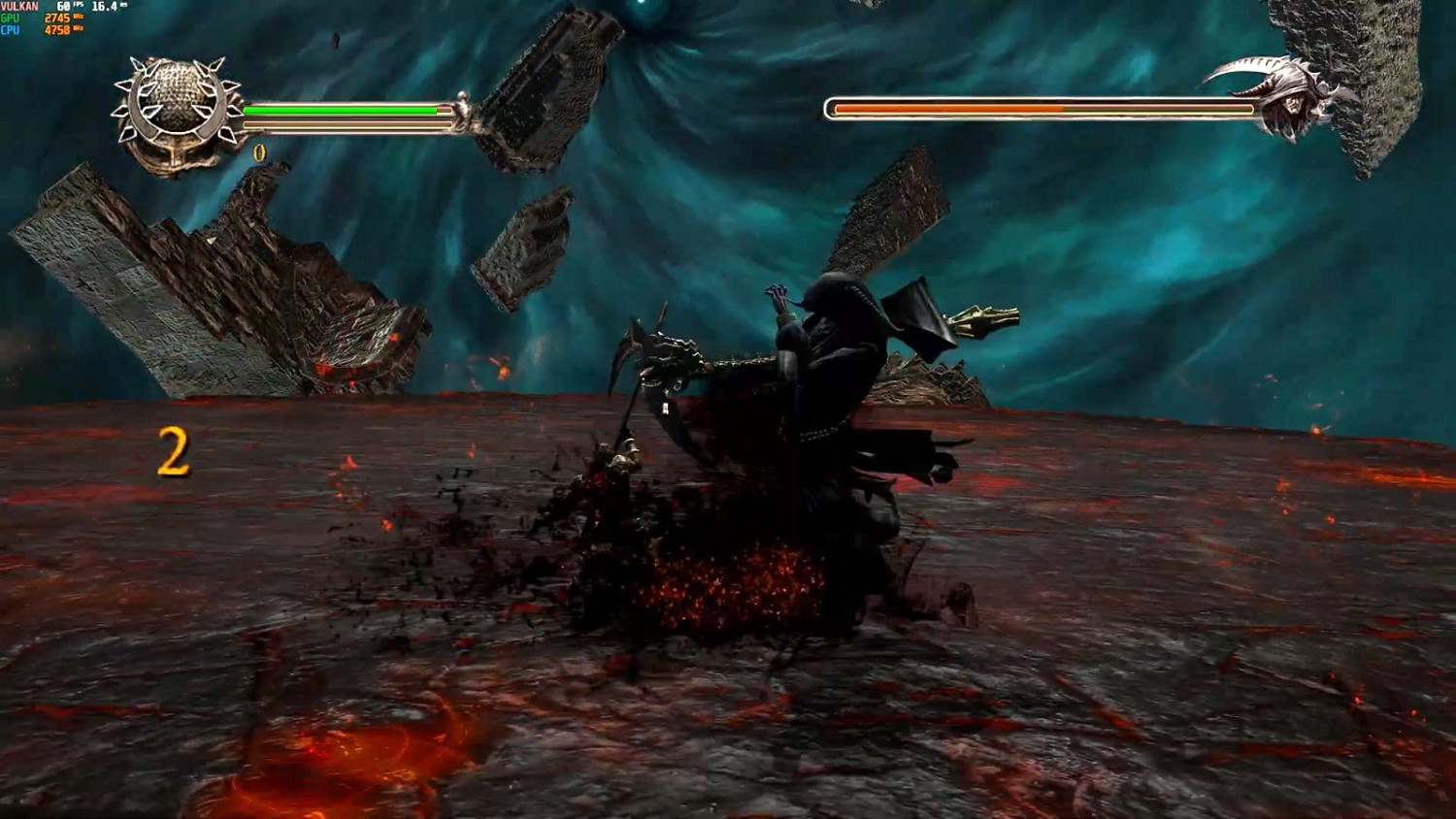The width and height of the screenshot is (1456, 819).
Task: Click the VULKAN label in the overlay
Action: [19, 7]
